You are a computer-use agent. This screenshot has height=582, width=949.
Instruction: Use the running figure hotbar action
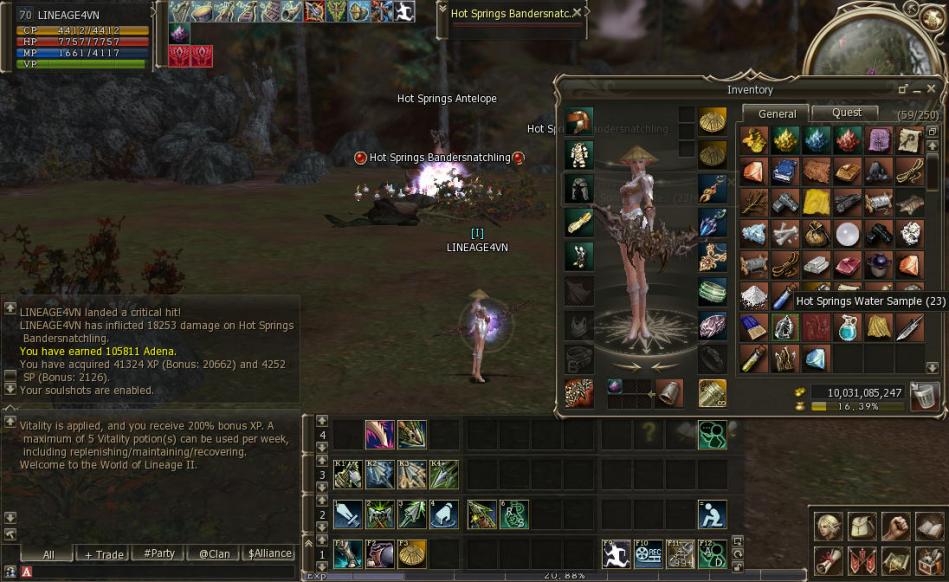615,553
